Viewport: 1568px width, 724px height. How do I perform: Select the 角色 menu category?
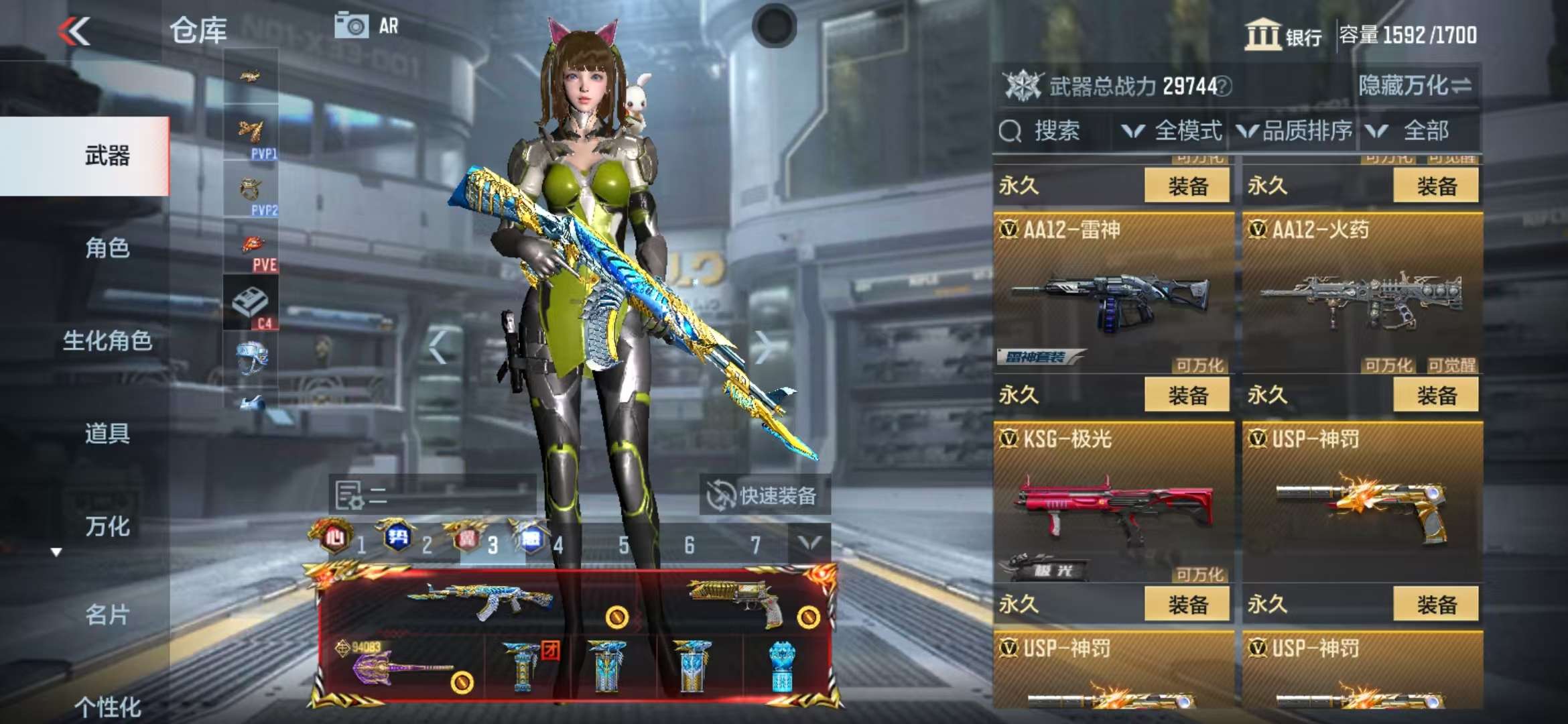tap(107, 248)
